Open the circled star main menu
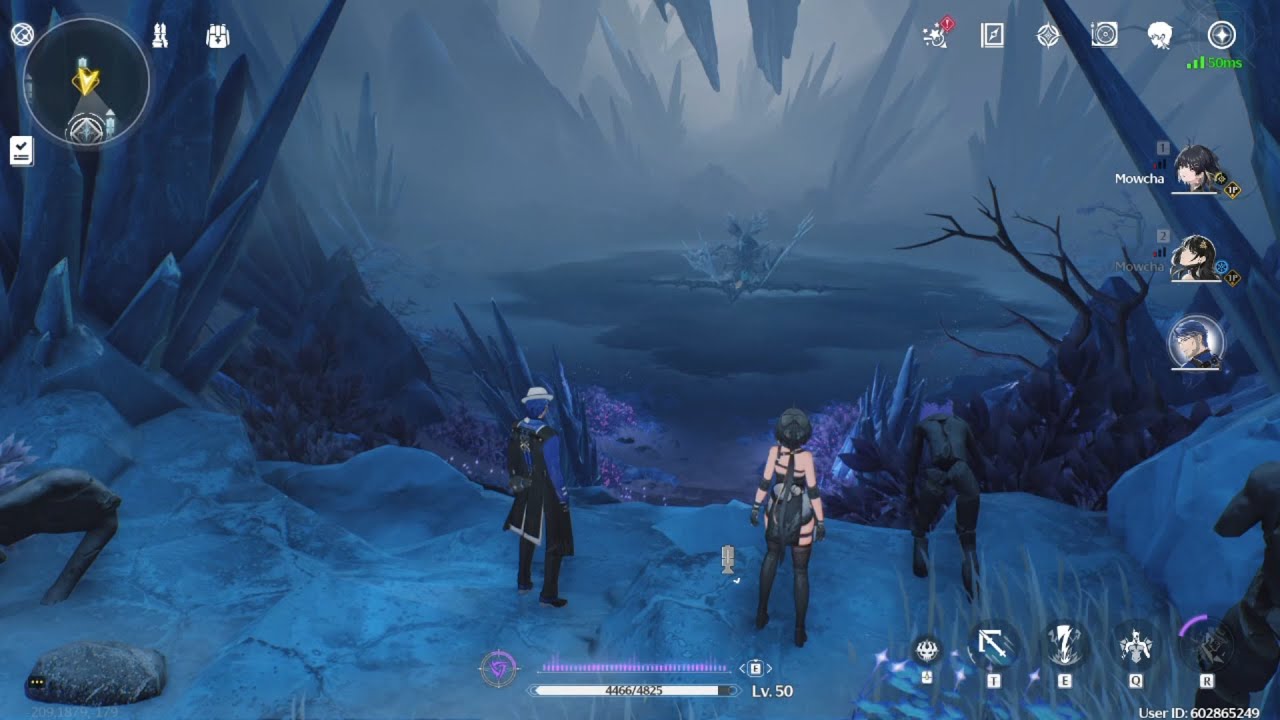Image resolution: width=1280 pixels, height=720 pixels. (x=1221, y=36)
